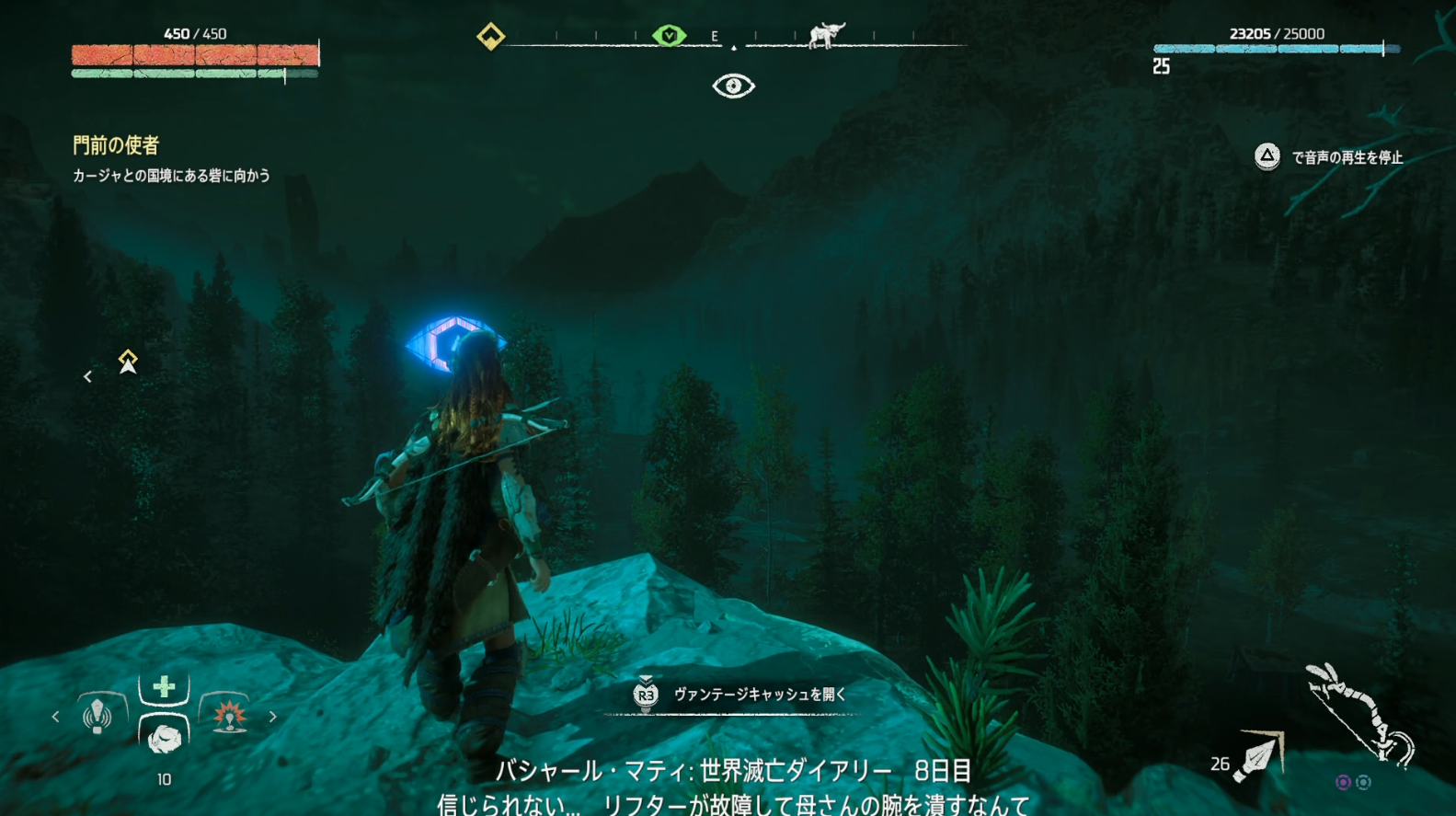Select the green medicine pouch plus icon
The height and width of the screenshot is (816, 1456).
point(164,685)
